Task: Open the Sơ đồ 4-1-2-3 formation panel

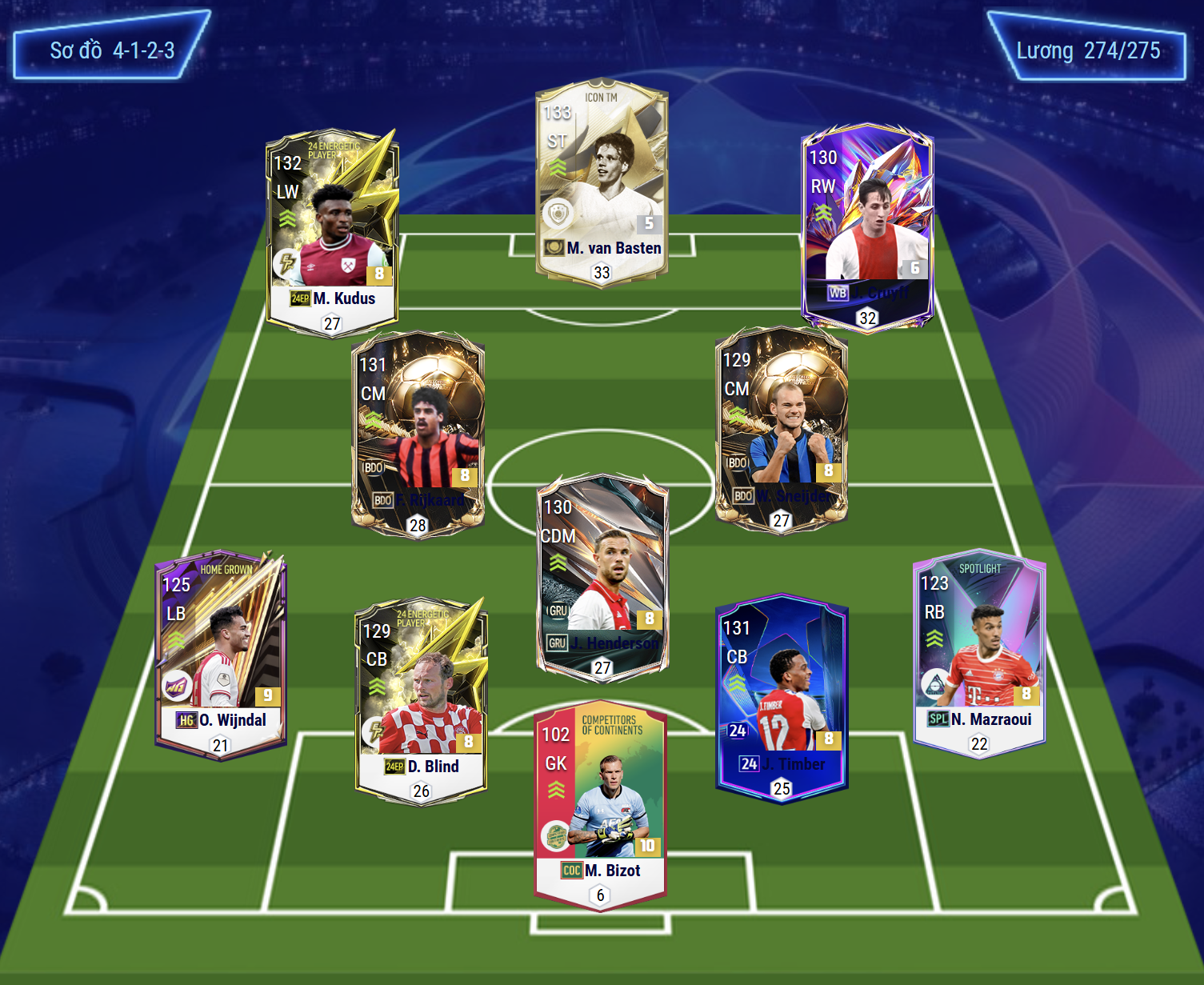Action: point(112,48)
